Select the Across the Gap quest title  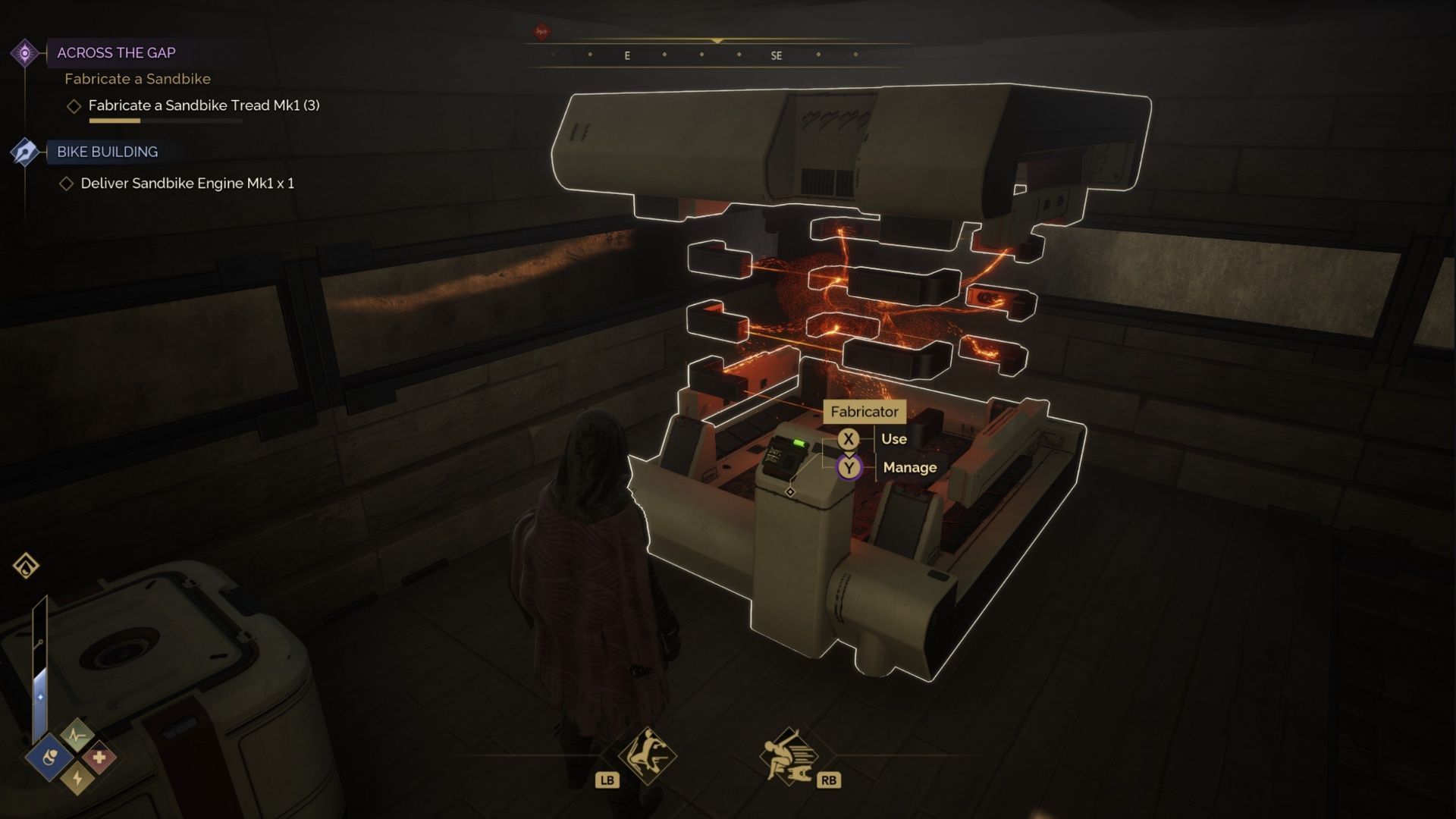[116, 52]
